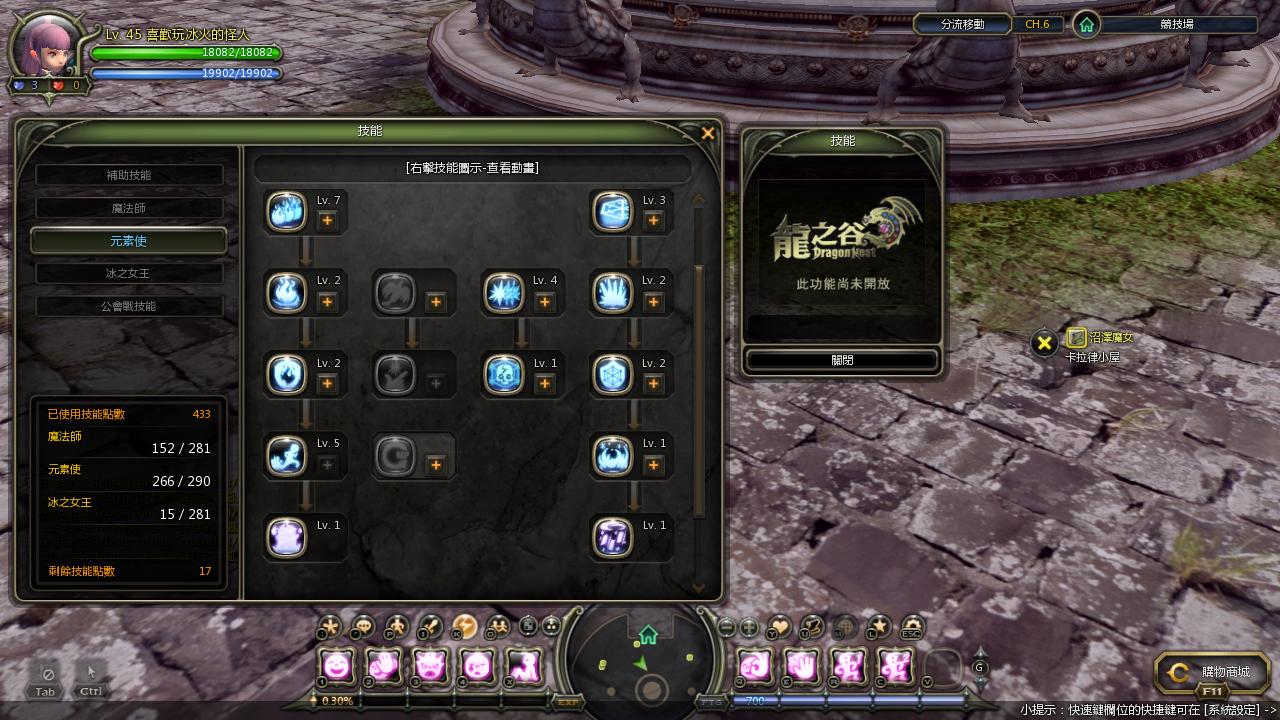The height and width of the screenshot is (720, 1280).
Task: Click the Lv. 5 flame runner skill icon
Action: (x=287, y=456)
